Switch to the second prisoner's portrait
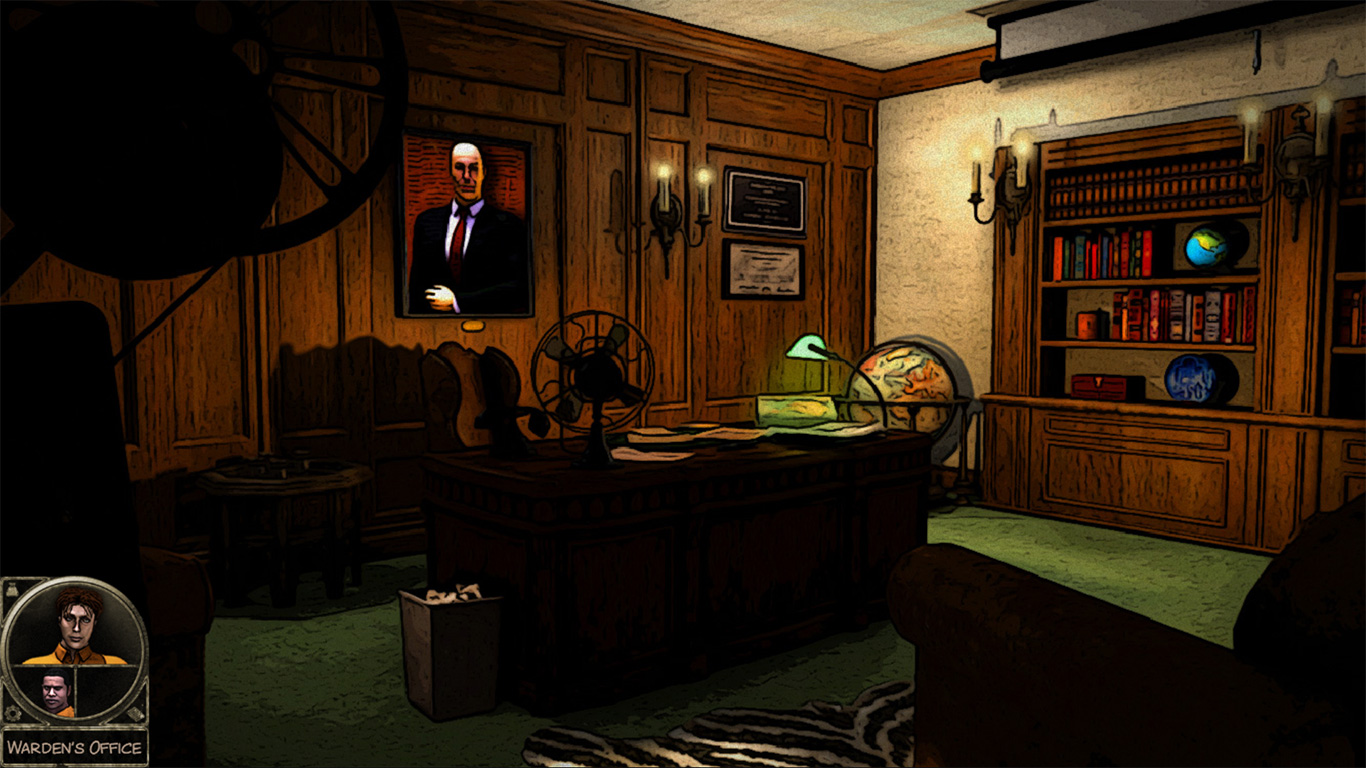 (55, 688)
